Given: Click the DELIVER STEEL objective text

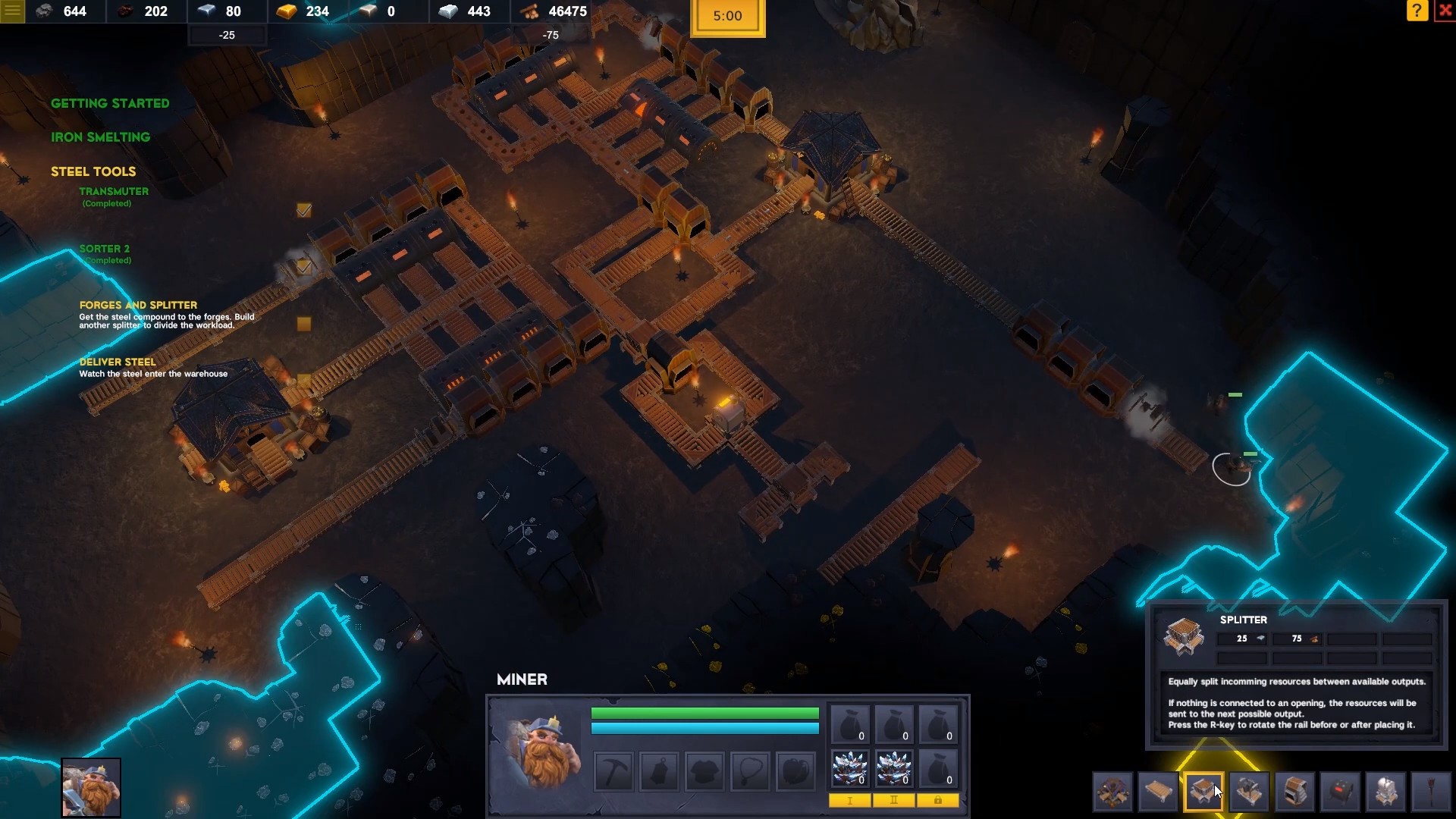Looking at the screenshot, I should [x=118, y=362].
